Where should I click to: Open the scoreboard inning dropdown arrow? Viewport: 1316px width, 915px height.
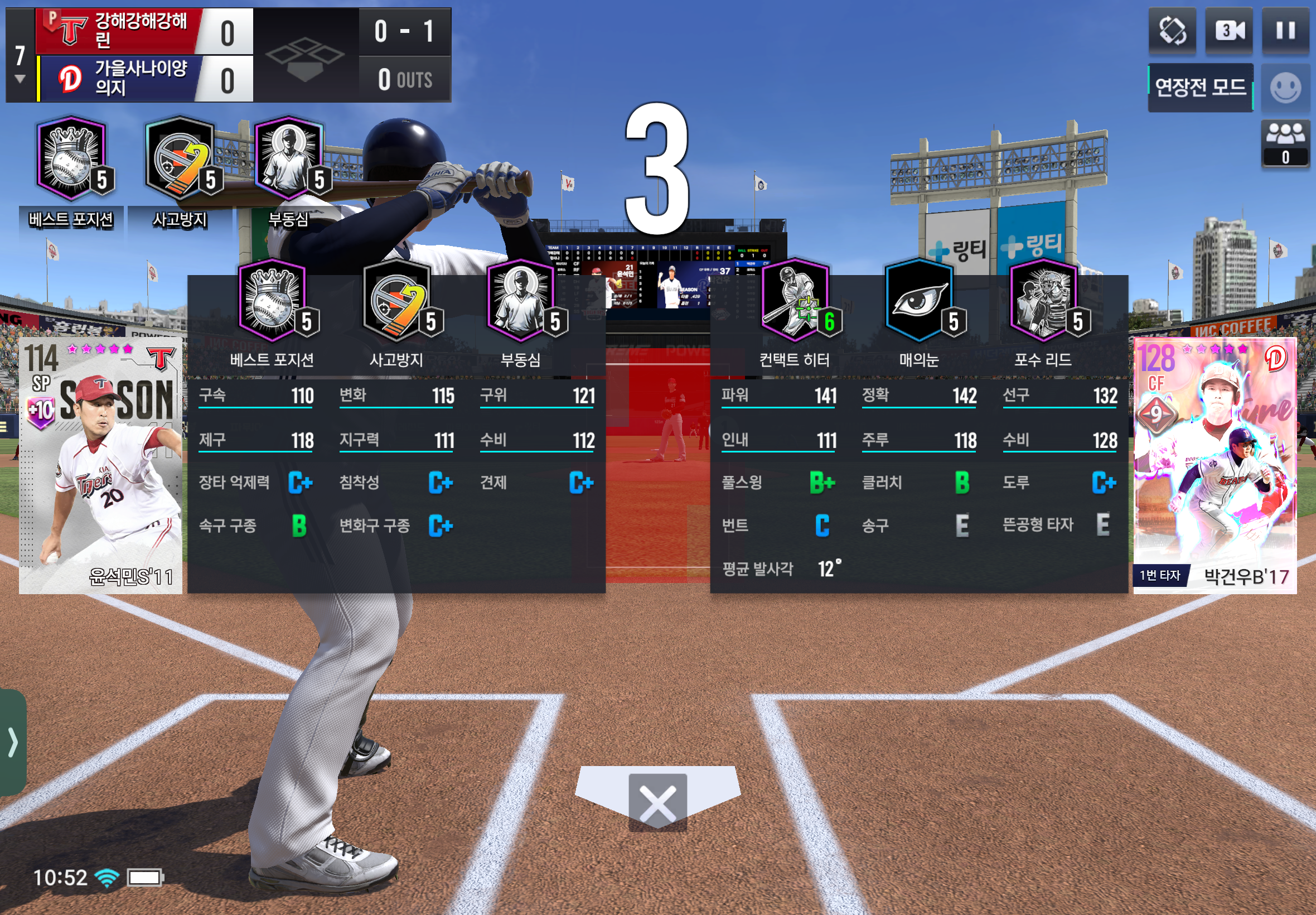click(x=20, y=79)
